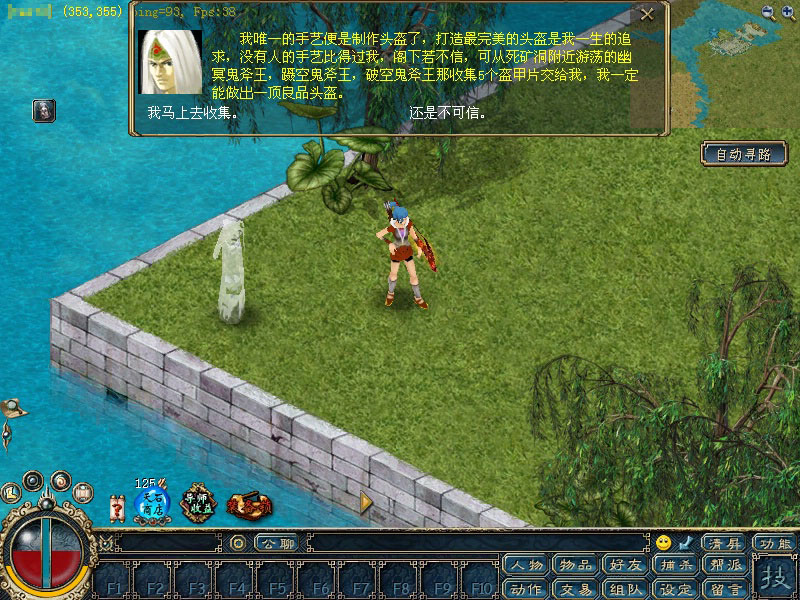800x600 pixels.
Task: Click the 清屏 clear screen button
Action: (724, 543)
